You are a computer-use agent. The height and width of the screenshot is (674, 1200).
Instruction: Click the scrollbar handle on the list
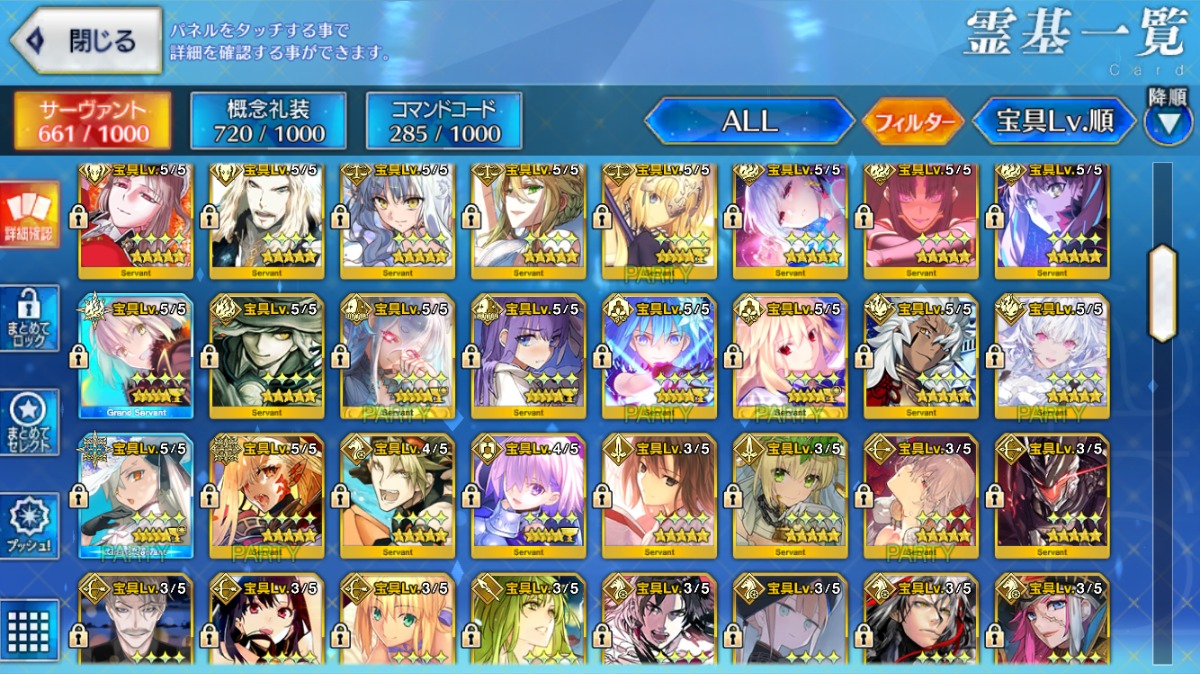point(1163,293)
